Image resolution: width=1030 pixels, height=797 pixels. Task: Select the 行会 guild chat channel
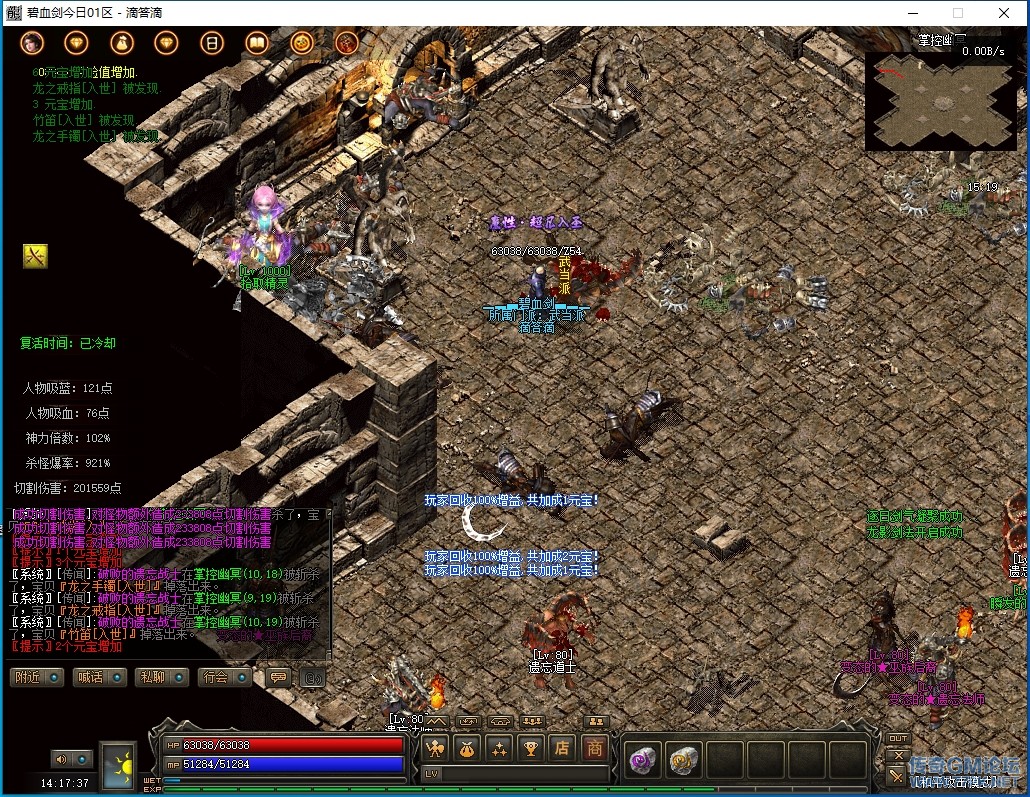(x=222, y=677)
